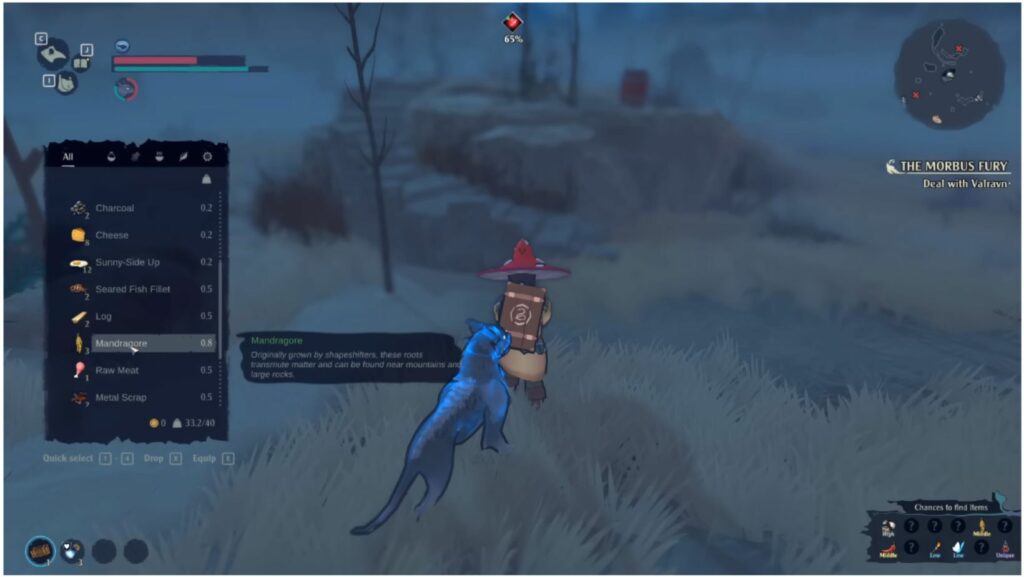Open the world map from the minimap
This screenshot has width=1024, height=577.
point(948,73)
